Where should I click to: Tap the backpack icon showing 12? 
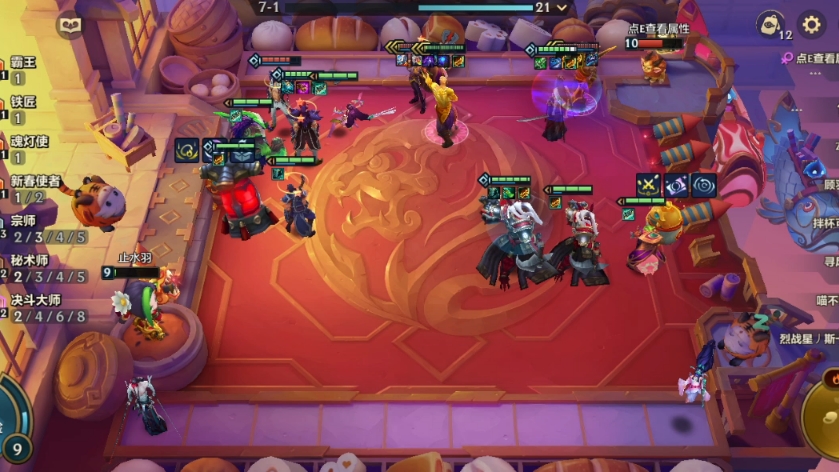point(769,24)
